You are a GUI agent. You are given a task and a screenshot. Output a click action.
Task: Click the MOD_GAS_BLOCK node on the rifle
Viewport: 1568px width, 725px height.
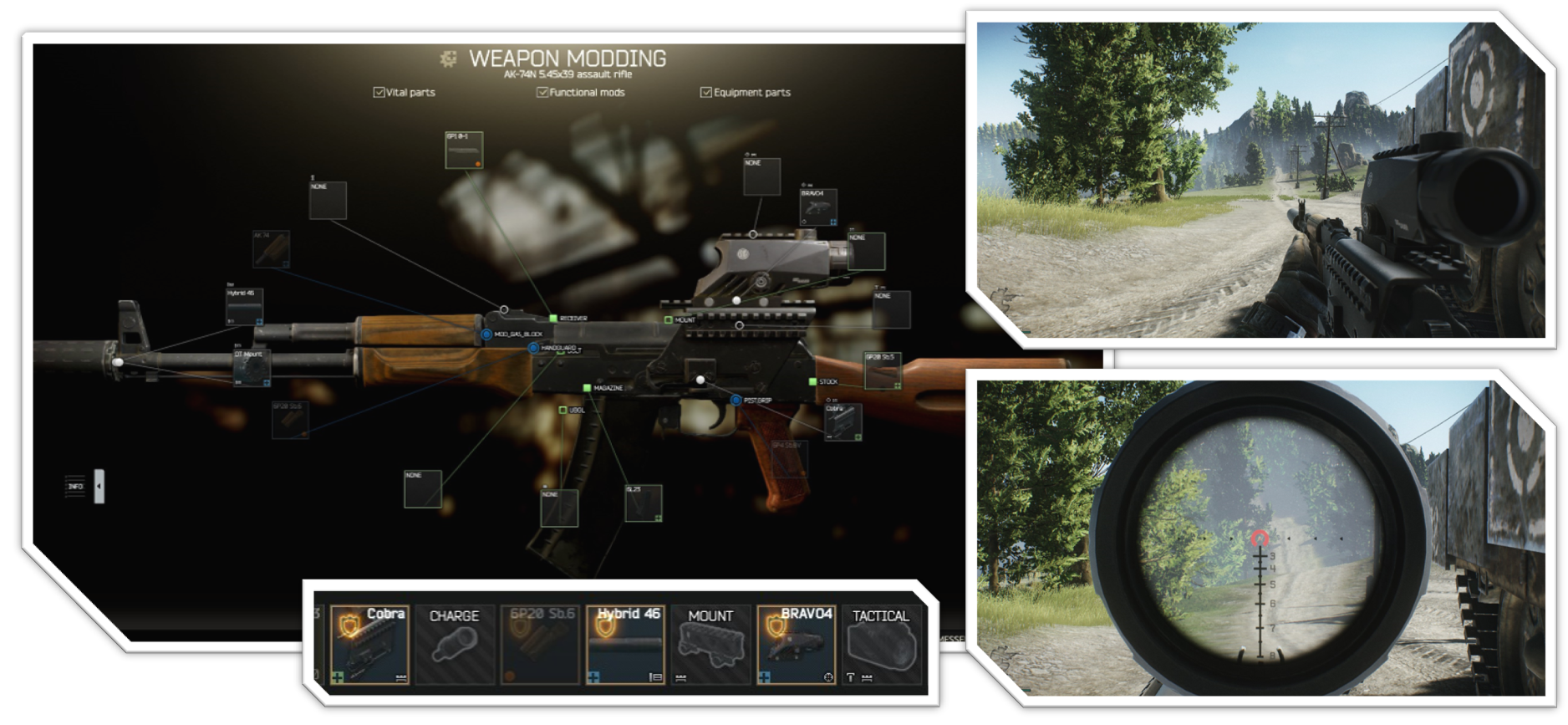(486, 334)
